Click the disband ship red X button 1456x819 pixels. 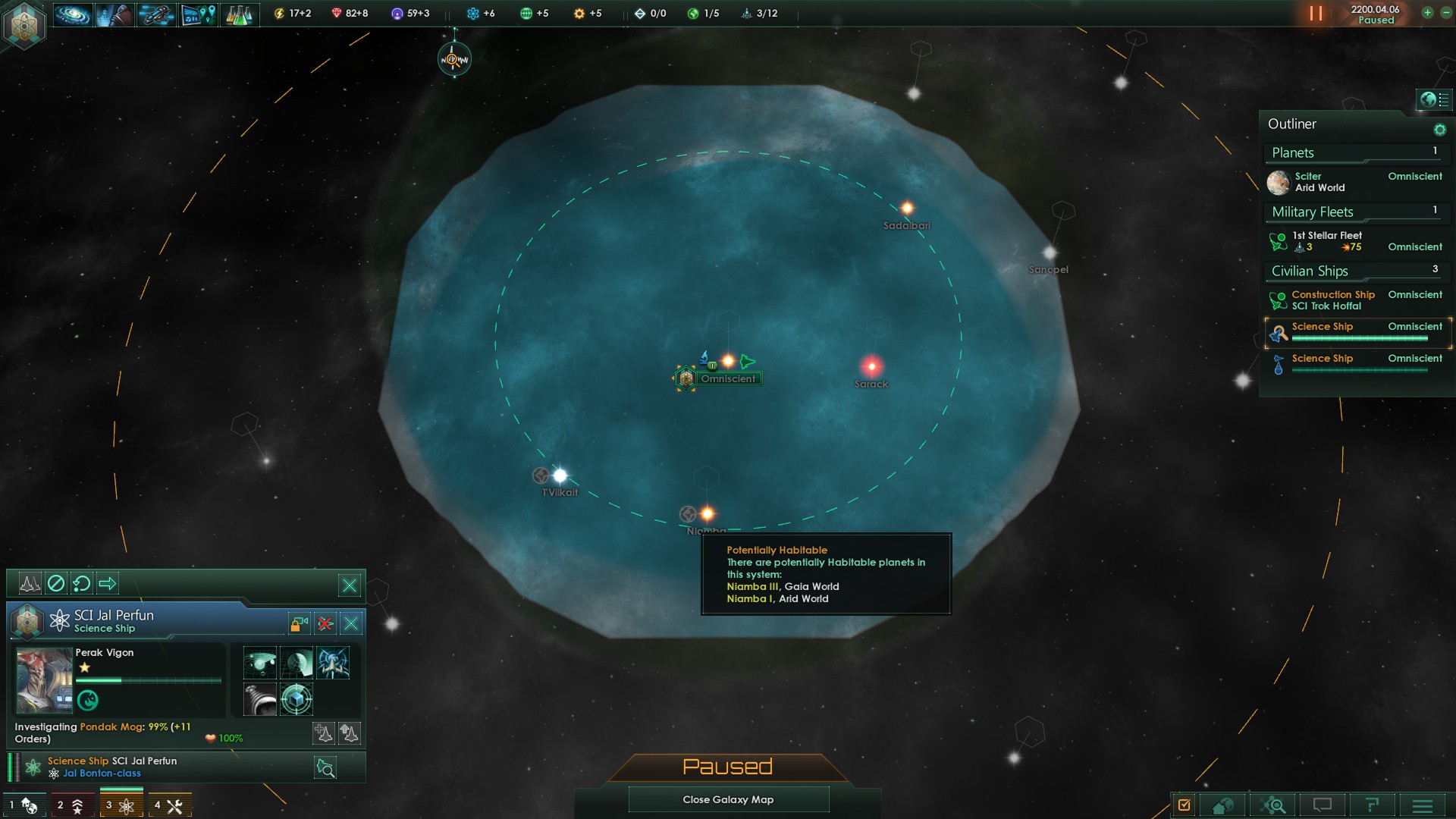pyautogui.click(x=325, y=623)
